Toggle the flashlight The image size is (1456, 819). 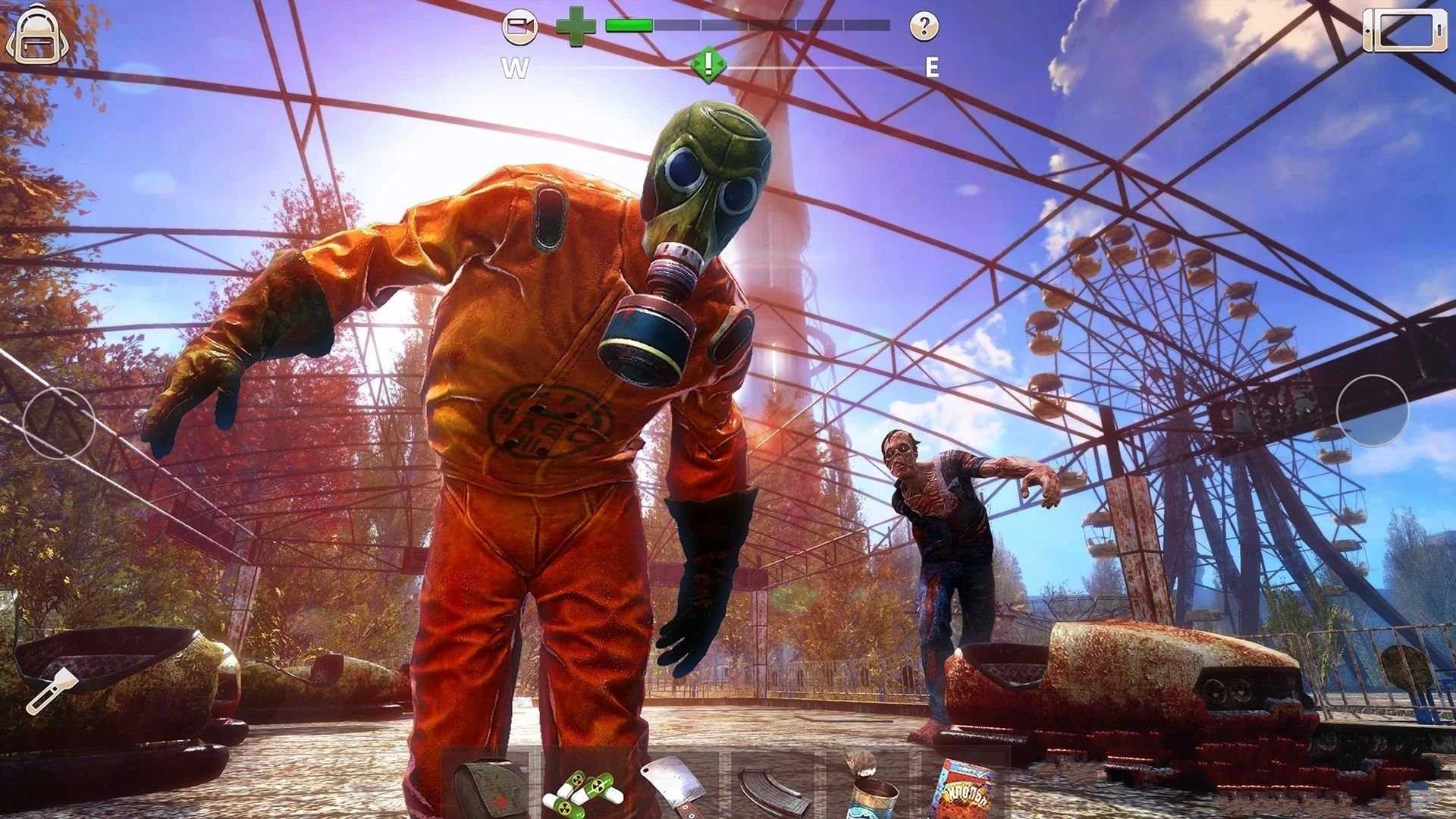tap(52, 690)
